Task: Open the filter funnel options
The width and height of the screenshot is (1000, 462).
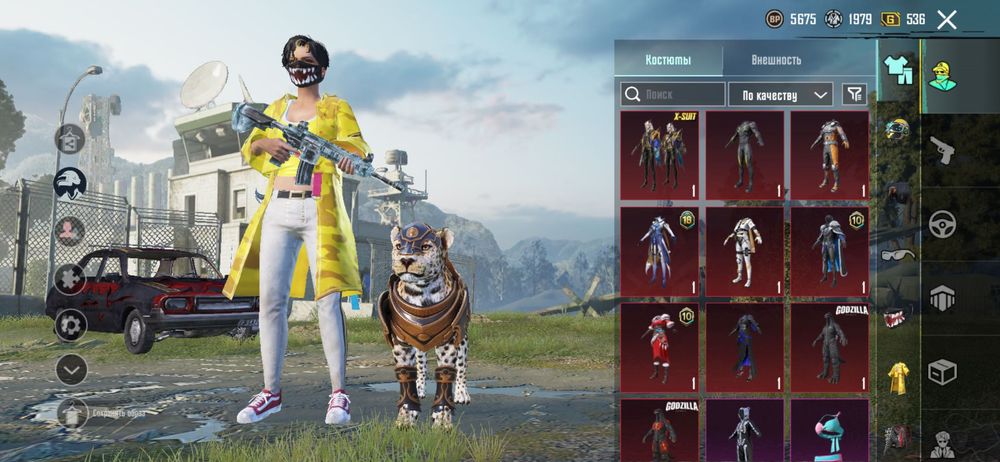Action: 854,94
